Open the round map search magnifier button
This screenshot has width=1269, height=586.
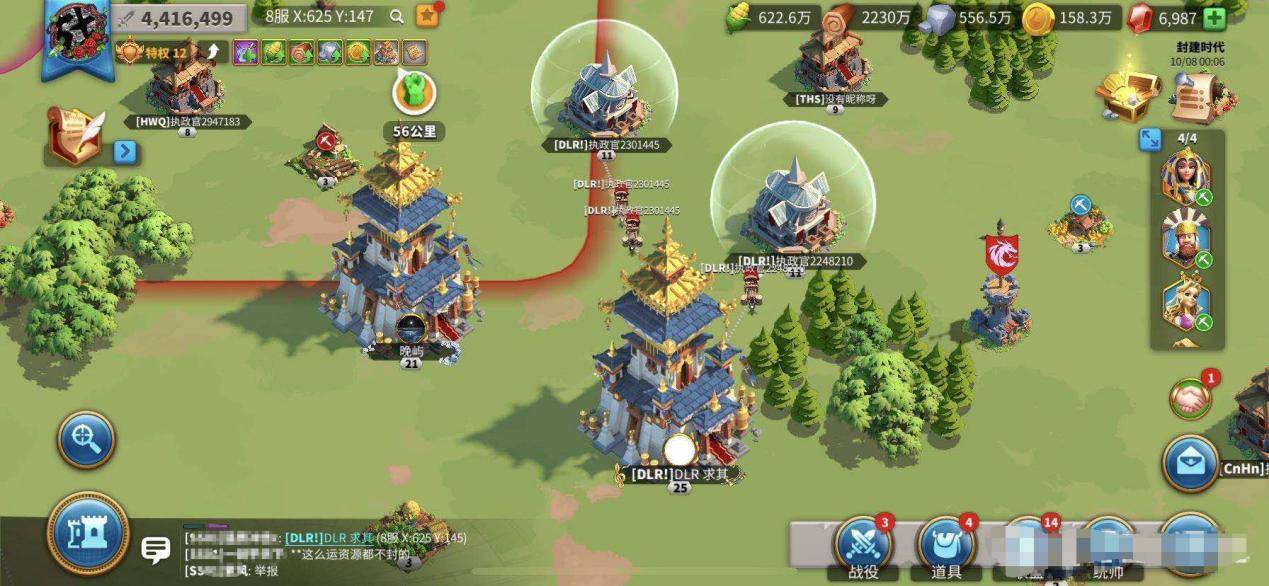click(86, 439)
